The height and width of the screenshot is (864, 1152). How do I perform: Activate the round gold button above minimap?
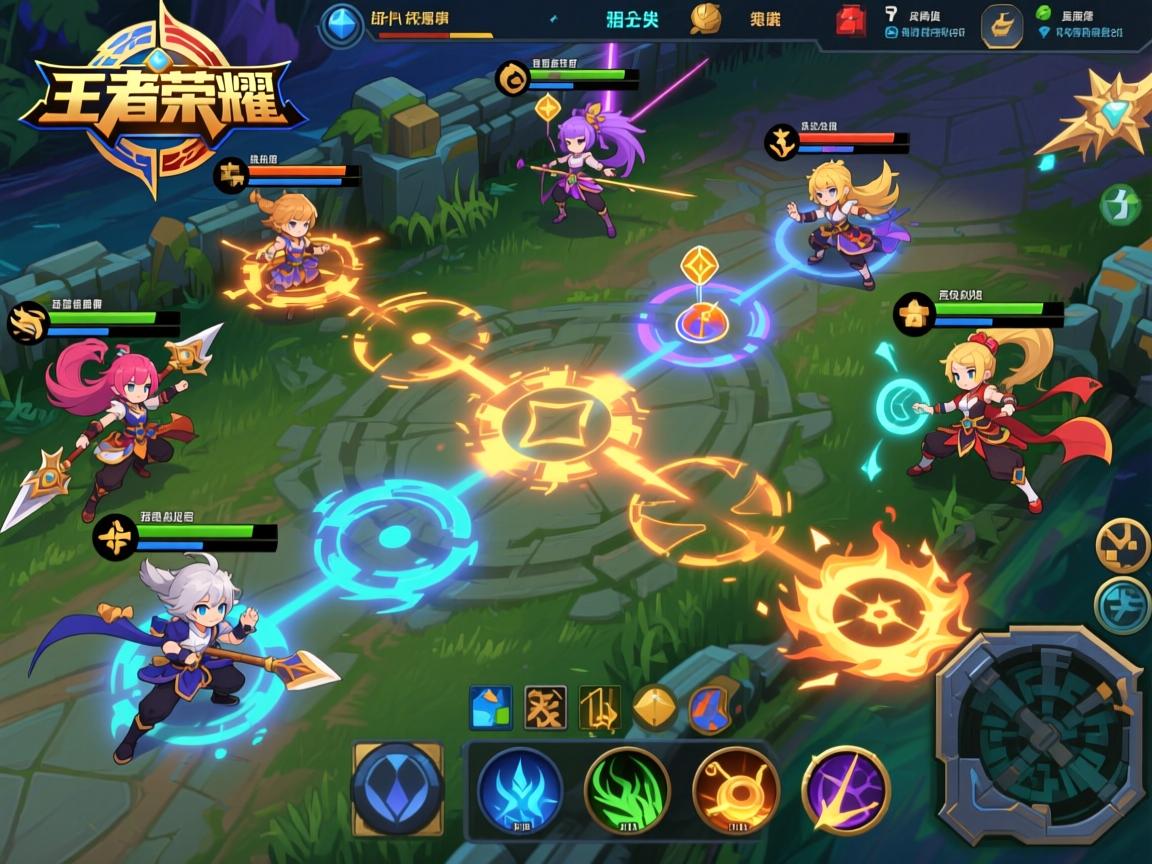(1123, 545)
